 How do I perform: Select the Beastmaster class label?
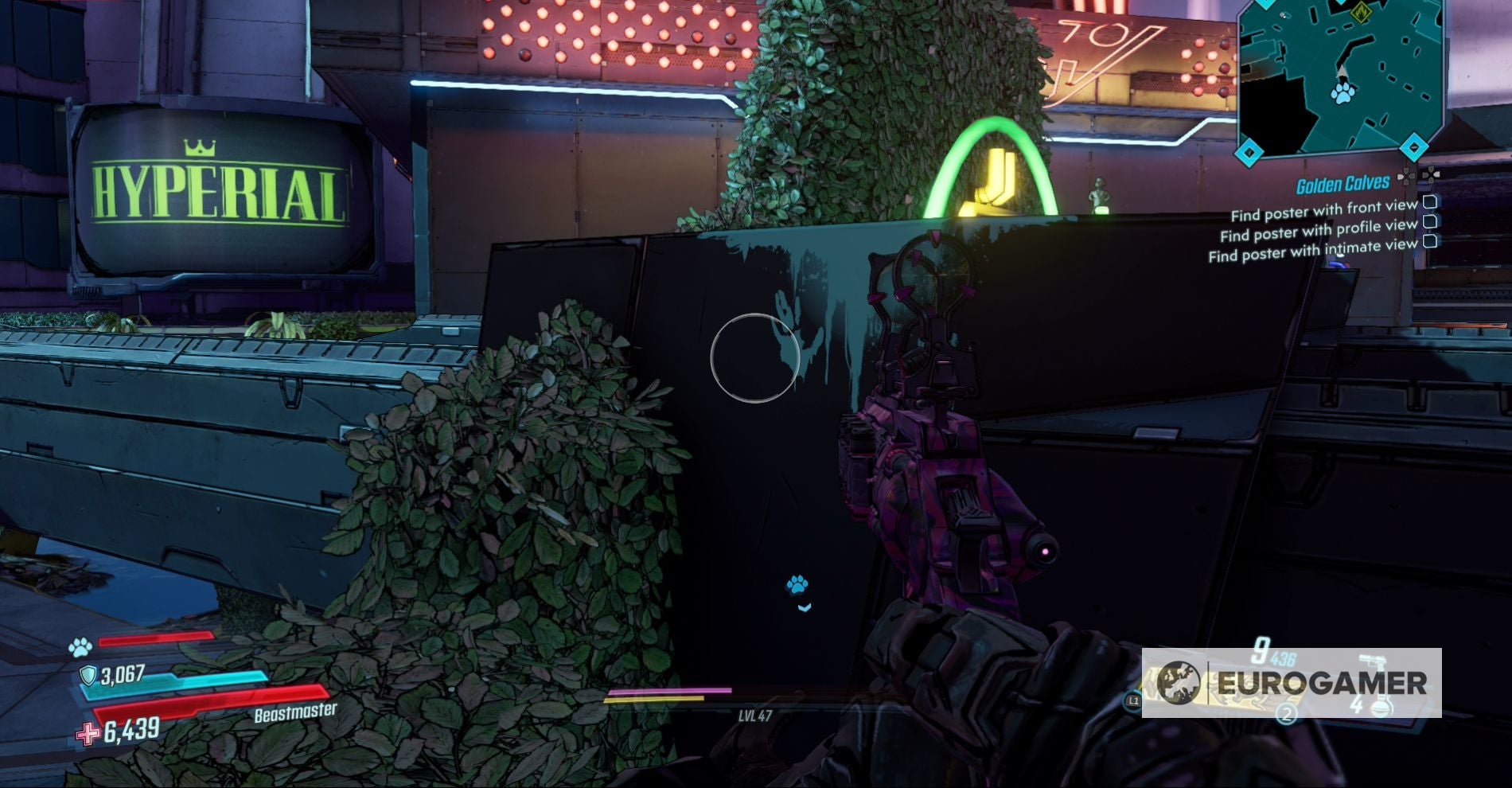[x=297, y=715]
